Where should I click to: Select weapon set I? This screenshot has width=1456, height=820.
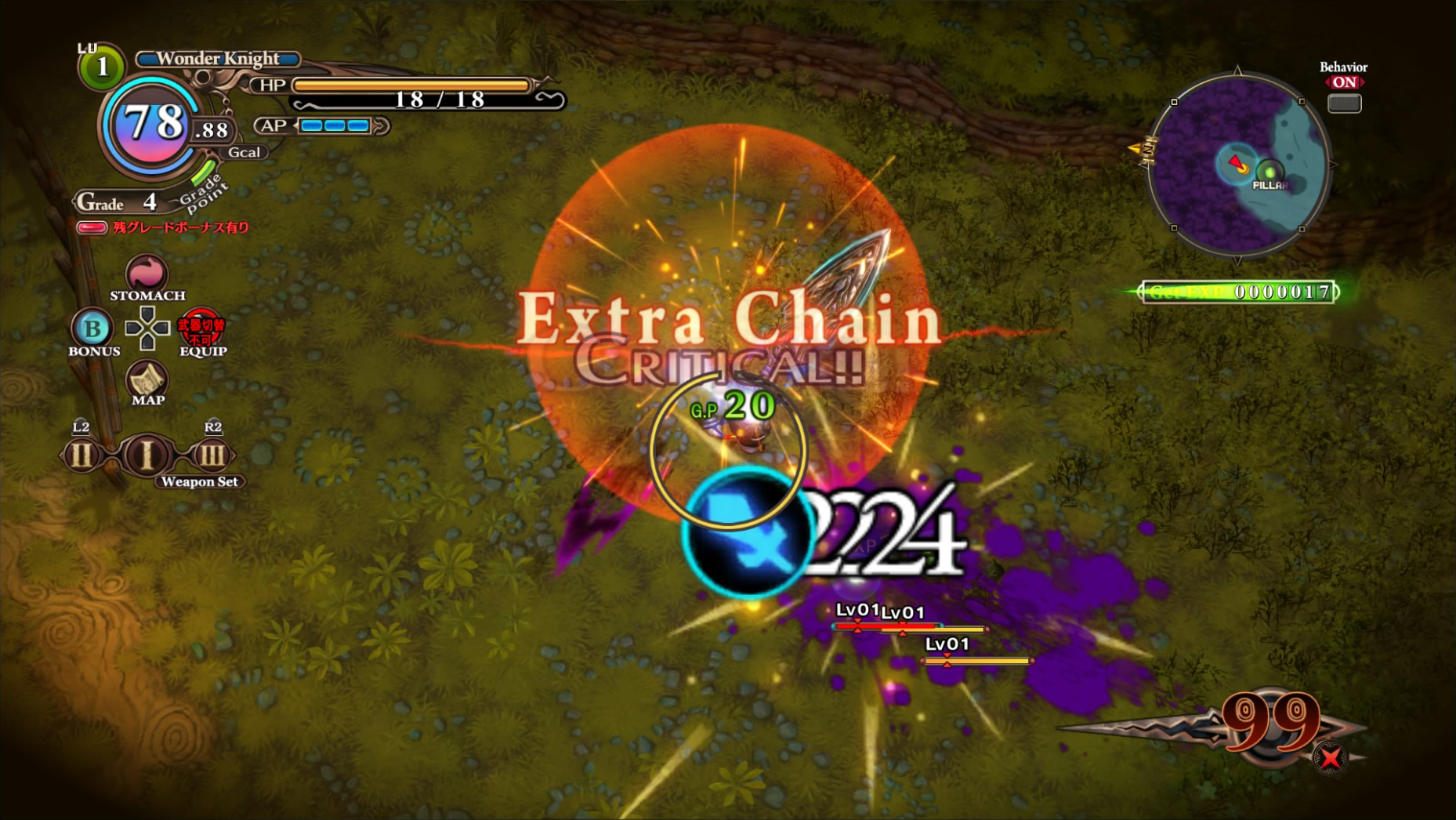(147, 455)
